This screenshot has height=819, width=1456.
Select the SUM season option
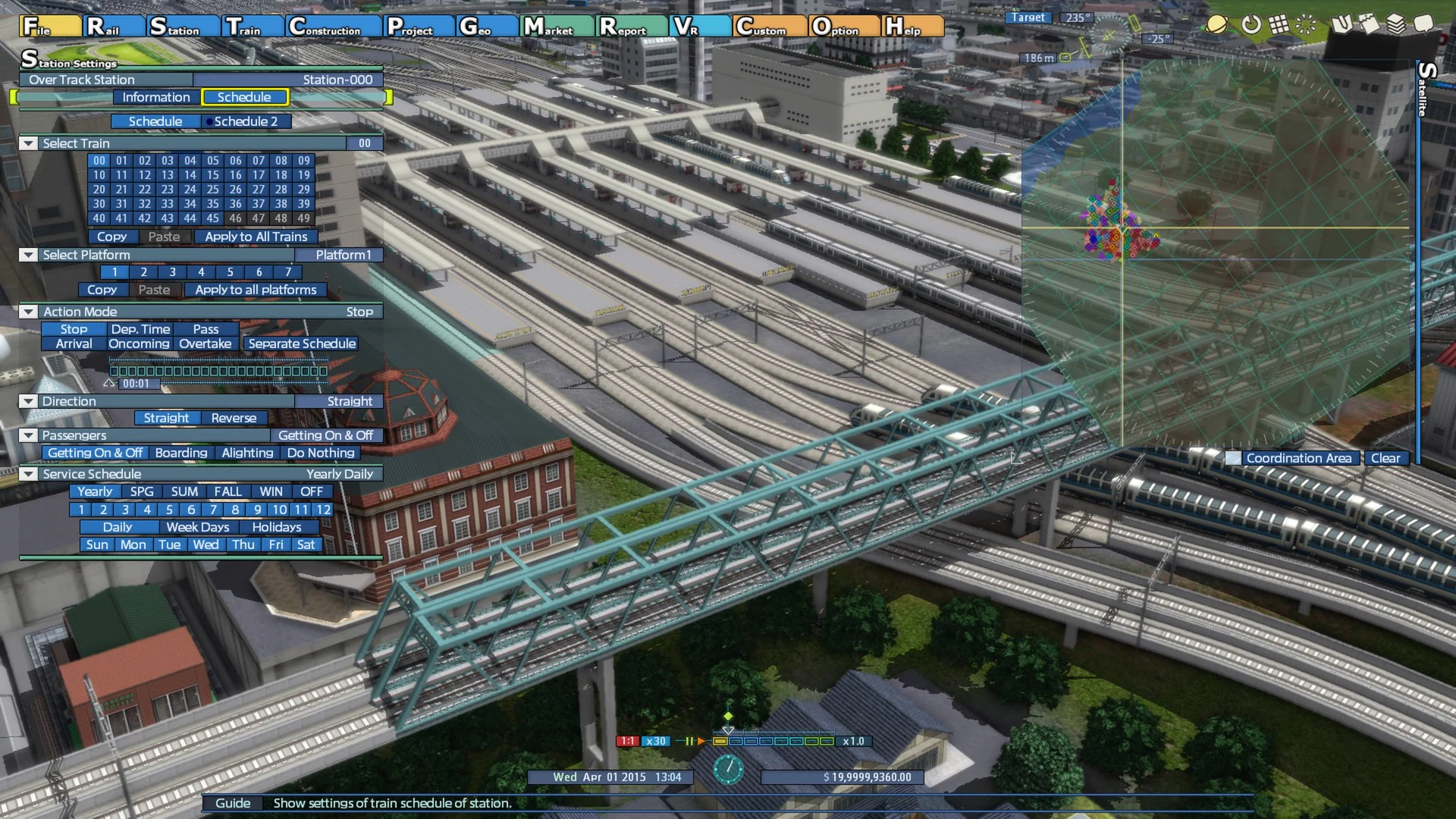pos(184,491)
